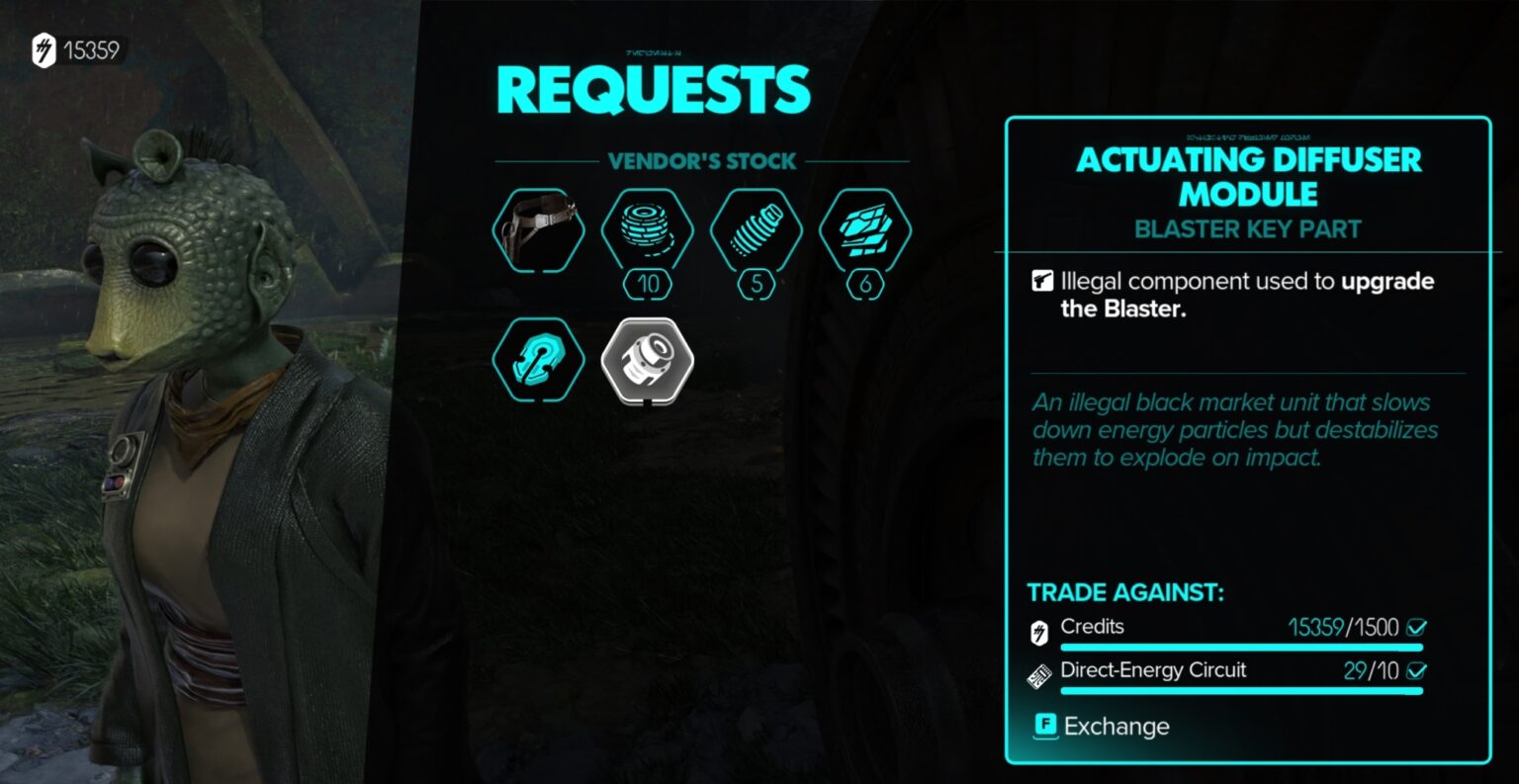Click the Blaster Key Part label

click(1247, 228)
